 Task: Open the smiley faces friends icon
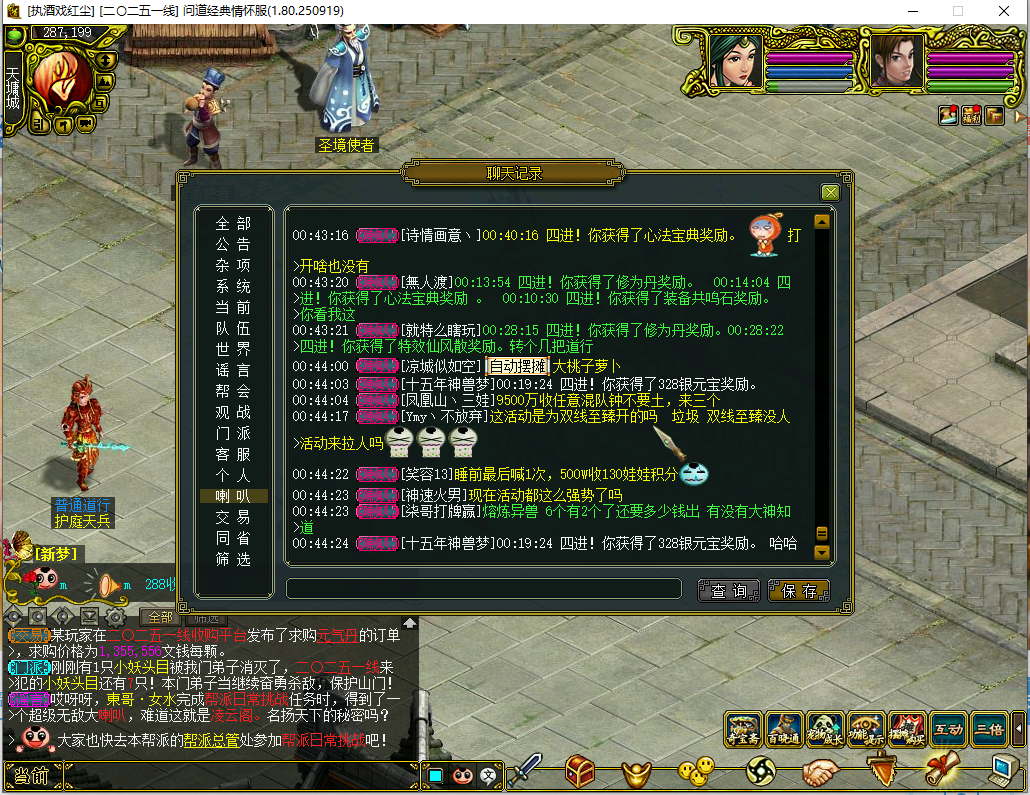click(696, 770)
